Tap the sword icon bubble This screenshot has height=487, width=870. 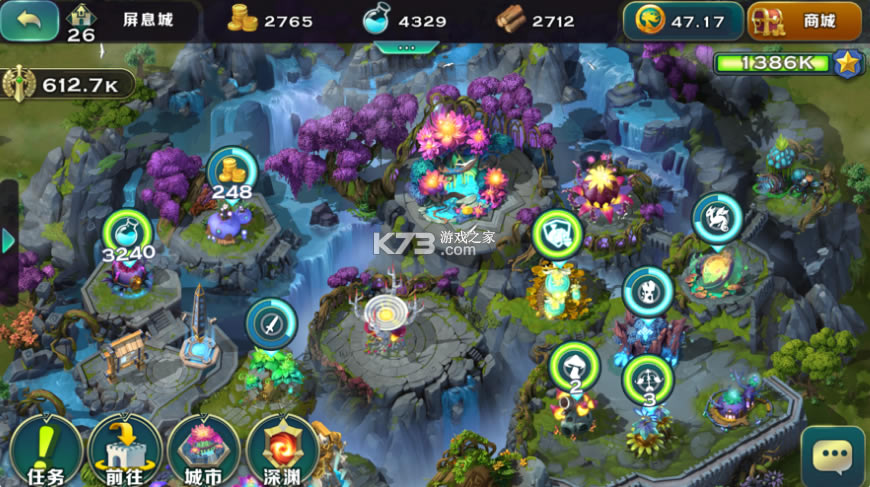point(270,323)
